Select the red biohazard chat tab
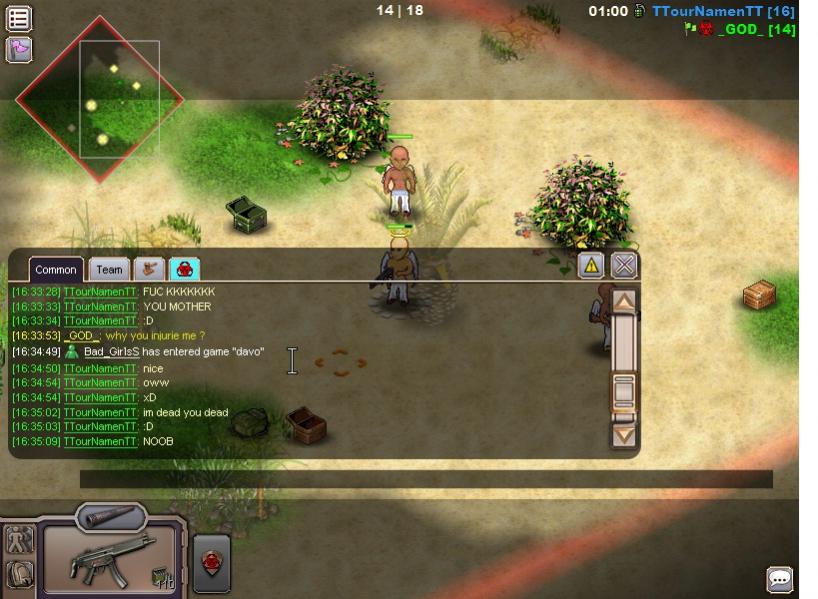 tap(184, 269)
